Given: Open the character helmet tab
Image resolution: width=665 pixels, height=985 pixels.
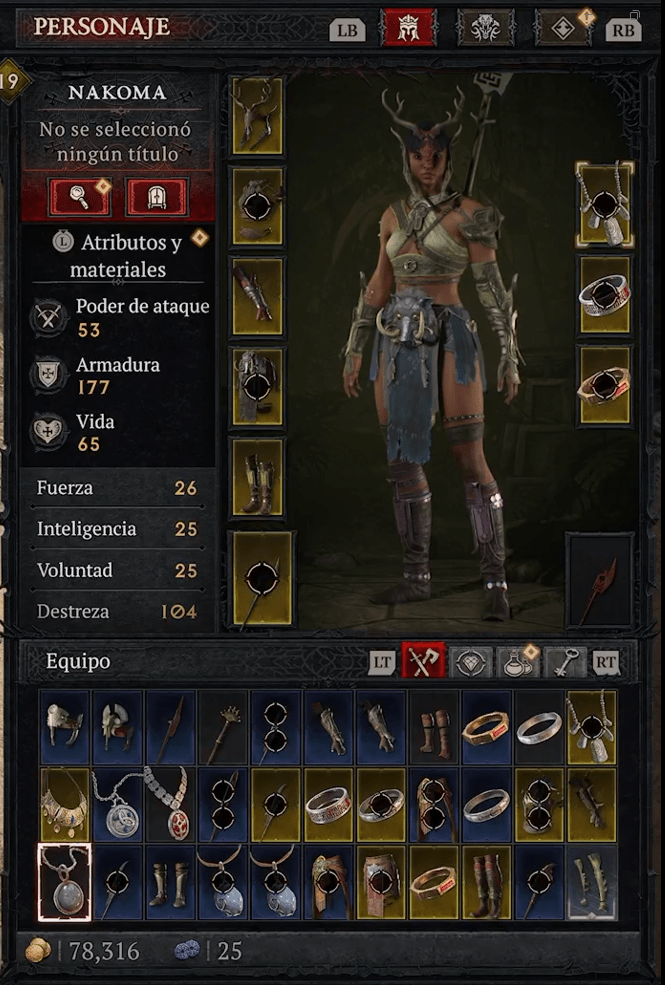Looking at the screenshot, I should [x=409, y=28].
